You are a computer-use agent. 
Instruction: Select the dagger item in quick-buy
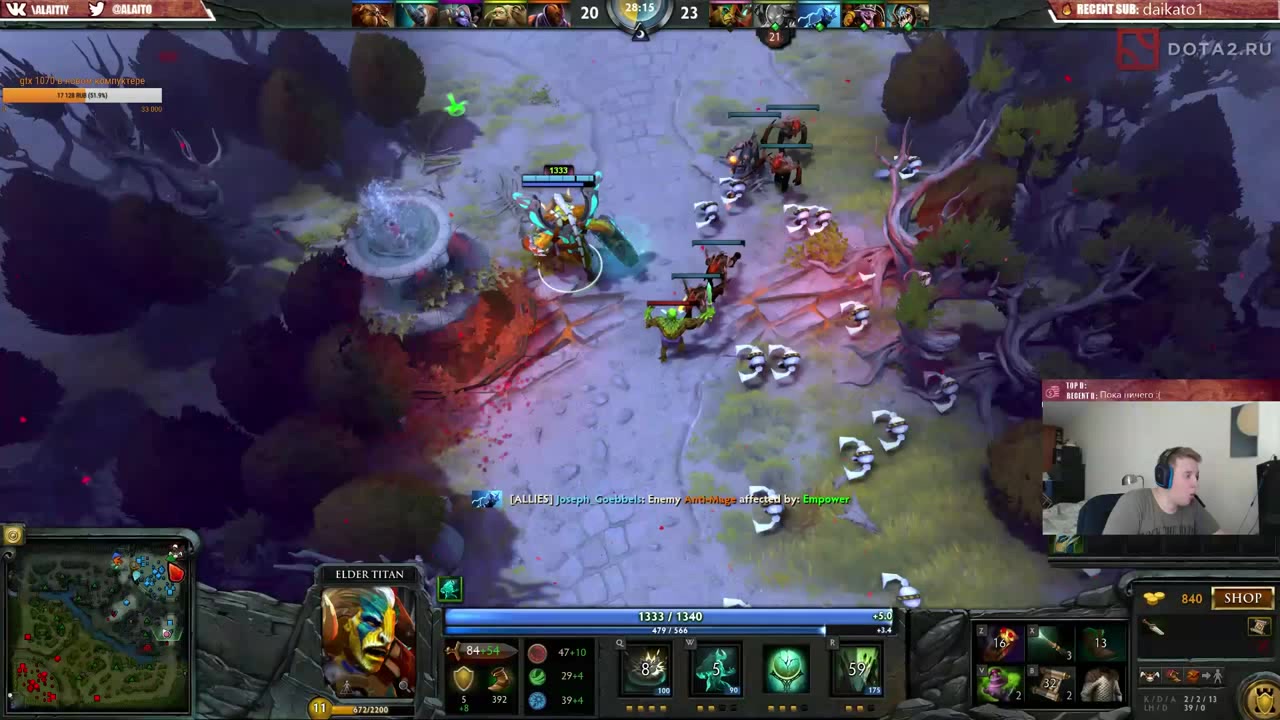coord(1153,627)
